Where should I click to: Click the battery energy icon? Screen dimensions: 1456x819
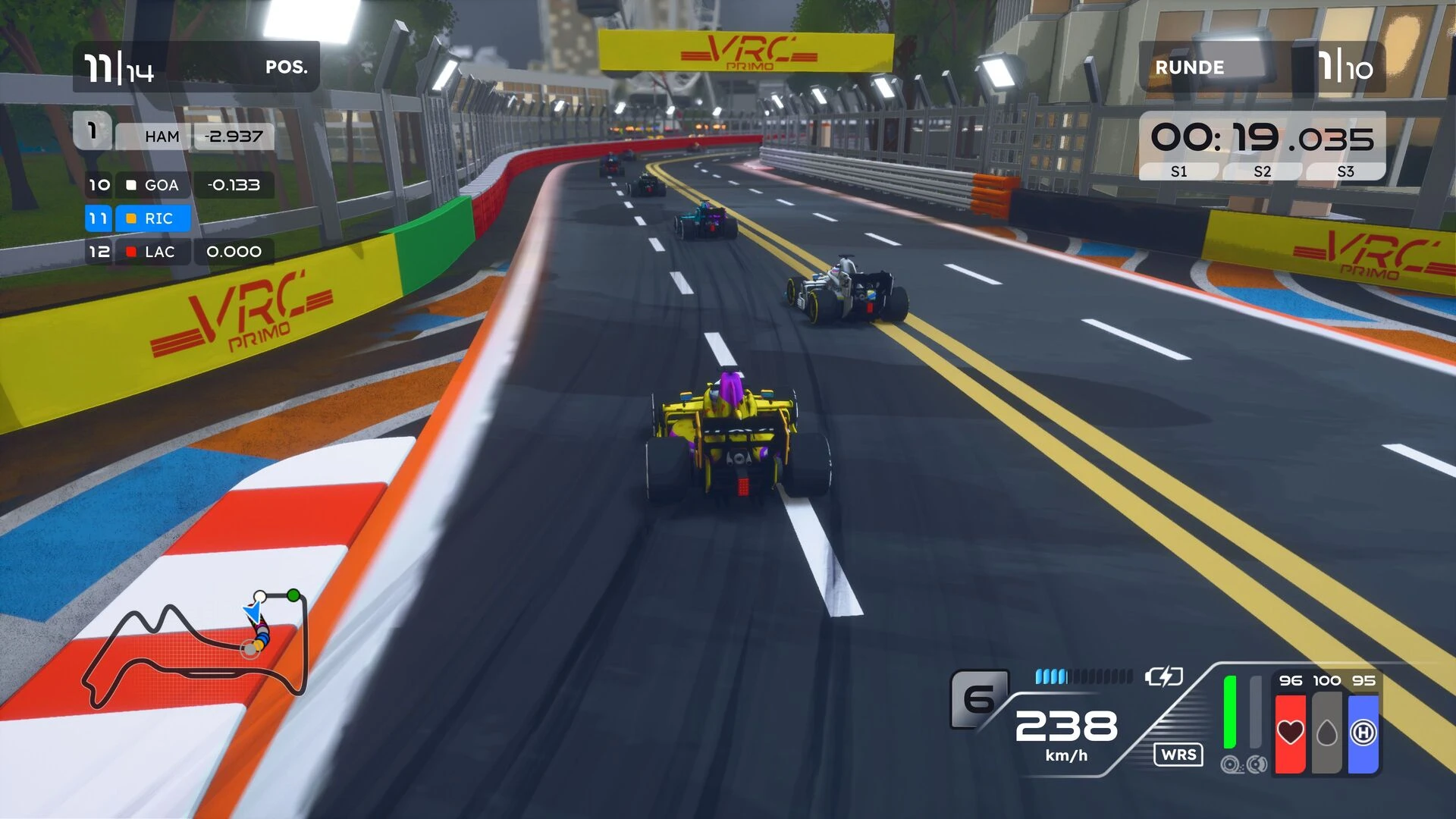pos(1163,676)
